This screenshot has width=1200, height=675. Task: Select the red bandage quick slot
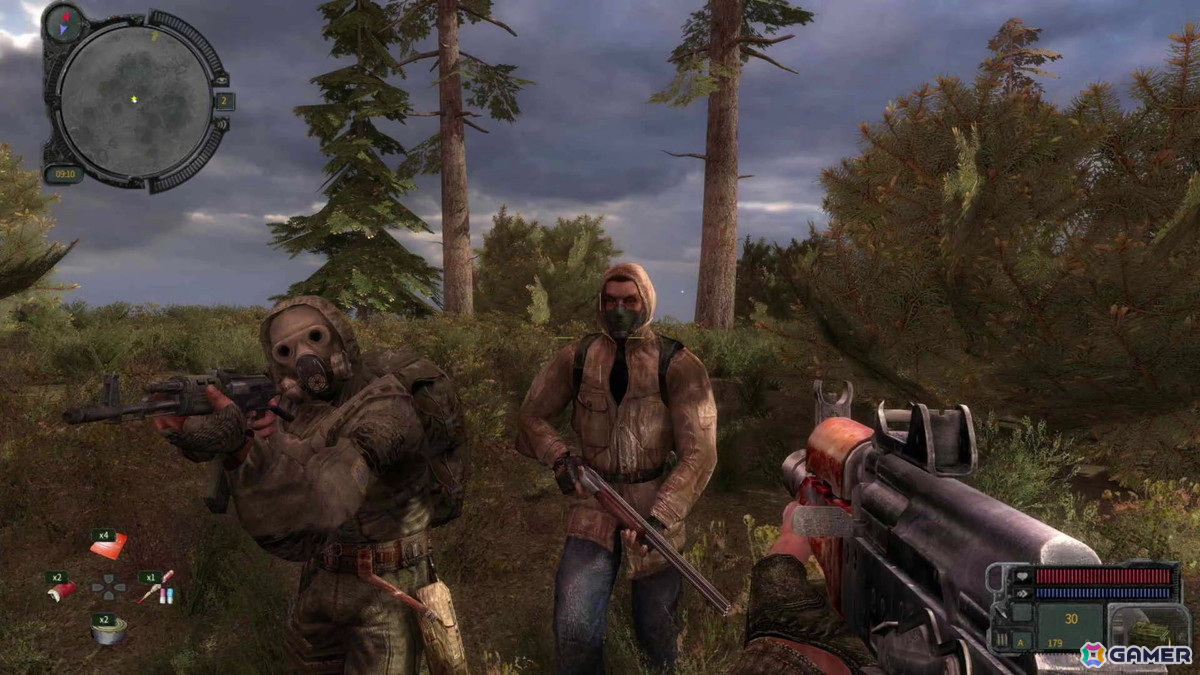coord(109,547)
